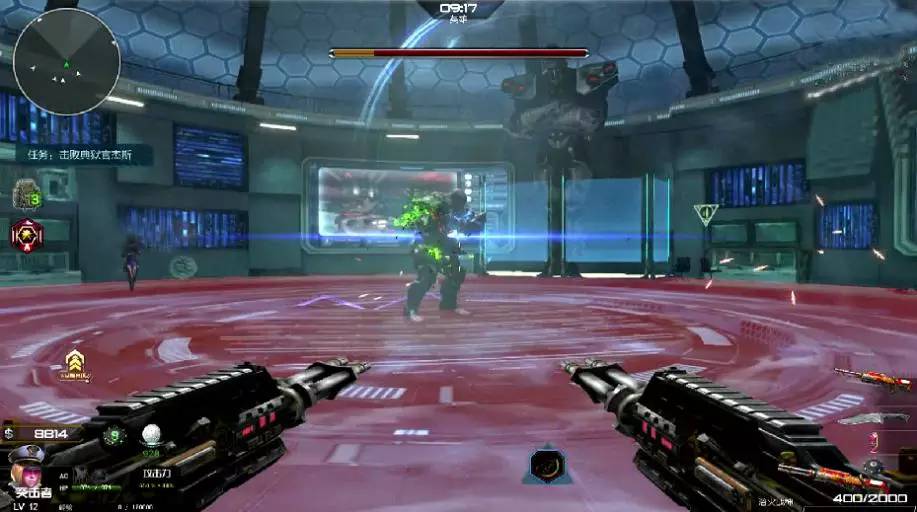
Task: Click the circular radar minimap
Action: 67,61
